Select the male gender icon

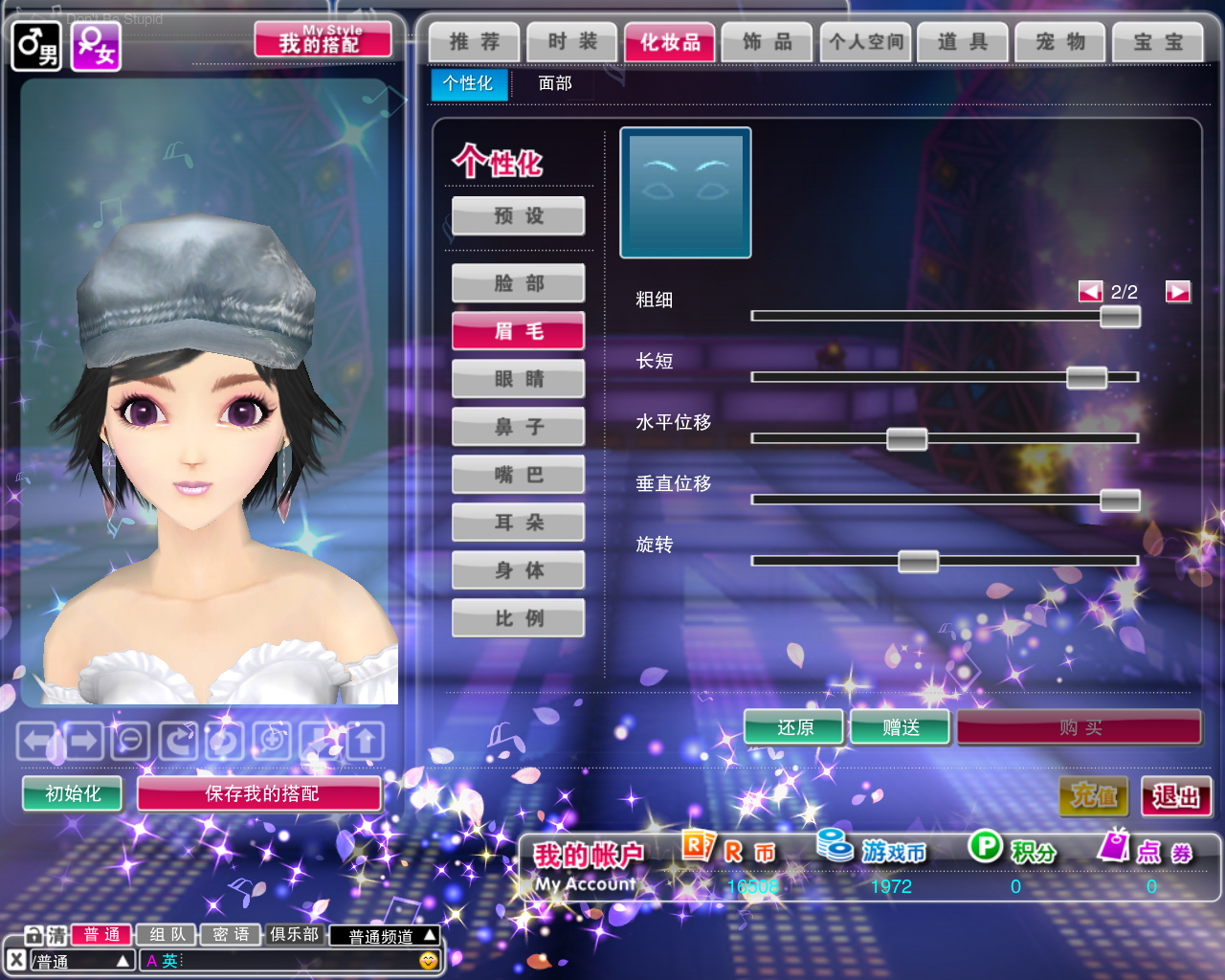click(35, 46)
